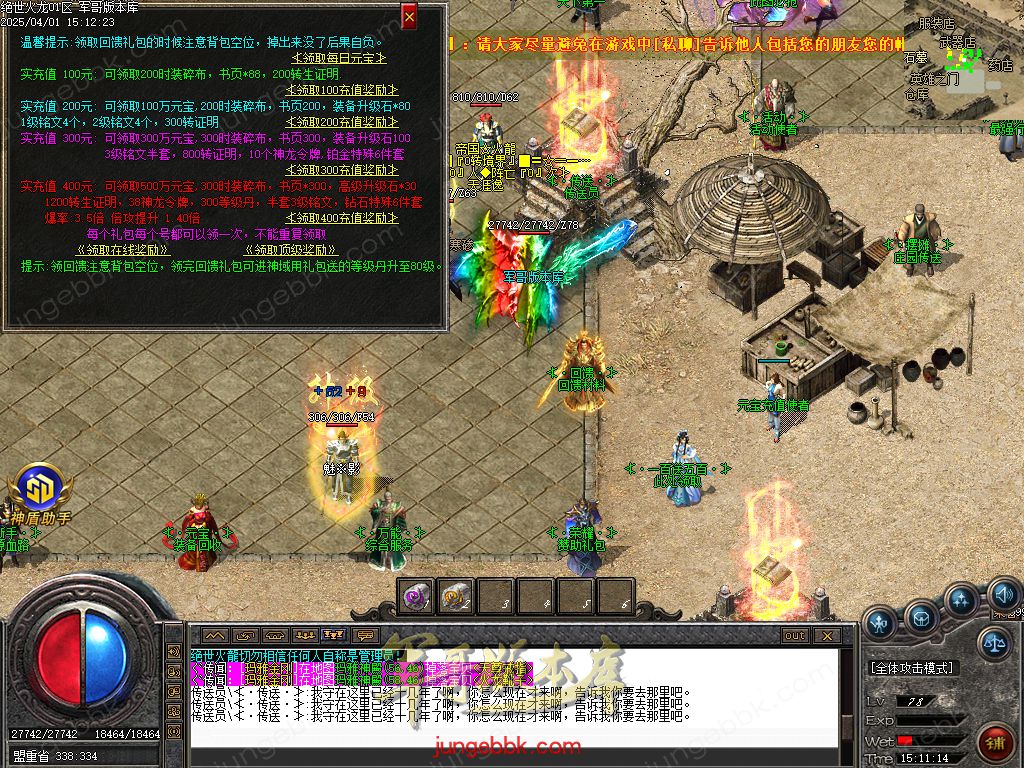Claim the 300 recharge reward

pos(328,170)
